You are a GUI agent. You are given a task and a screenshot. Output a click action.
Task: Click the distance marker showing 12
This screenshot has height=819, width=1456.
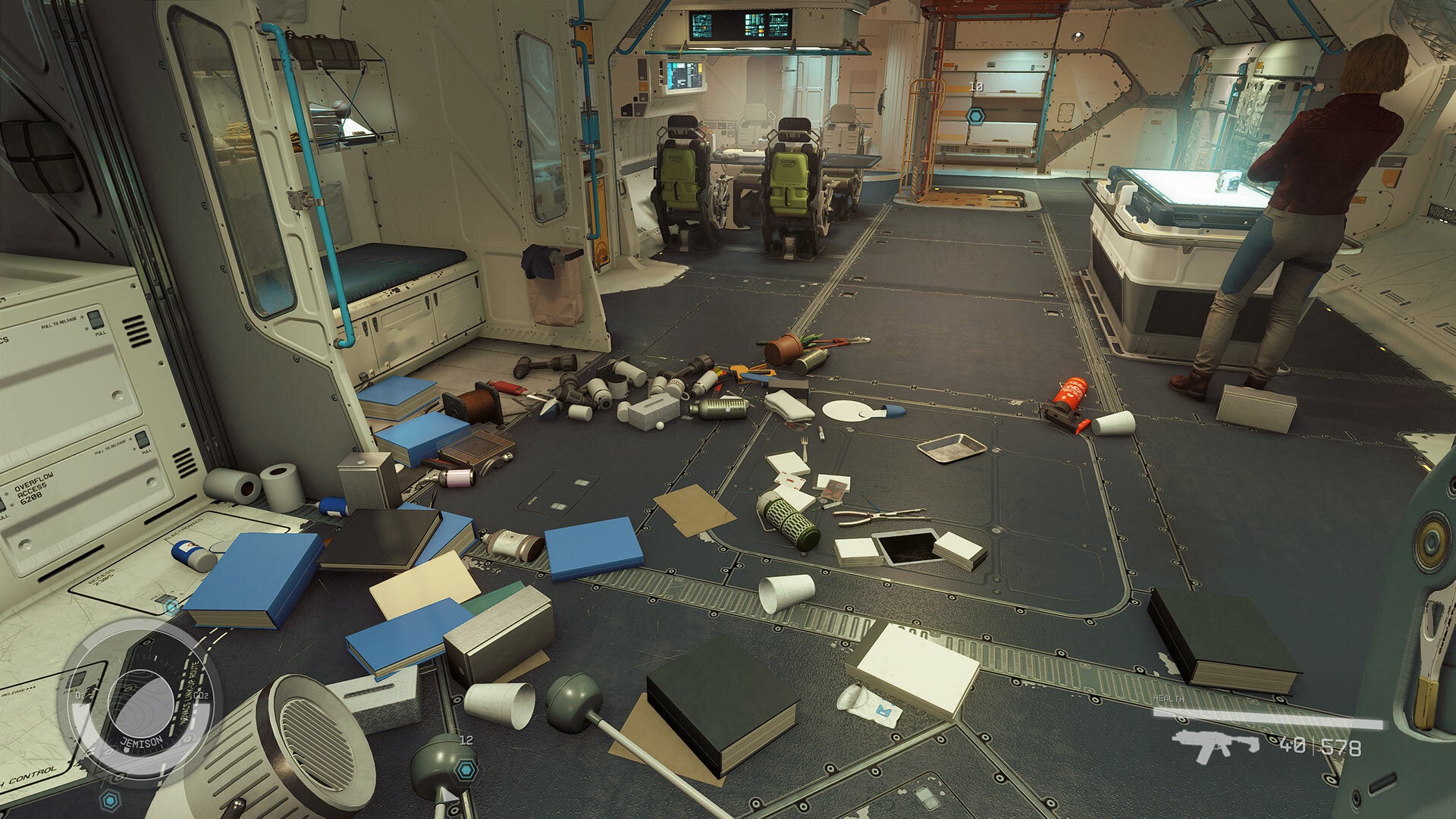(466, 741)
